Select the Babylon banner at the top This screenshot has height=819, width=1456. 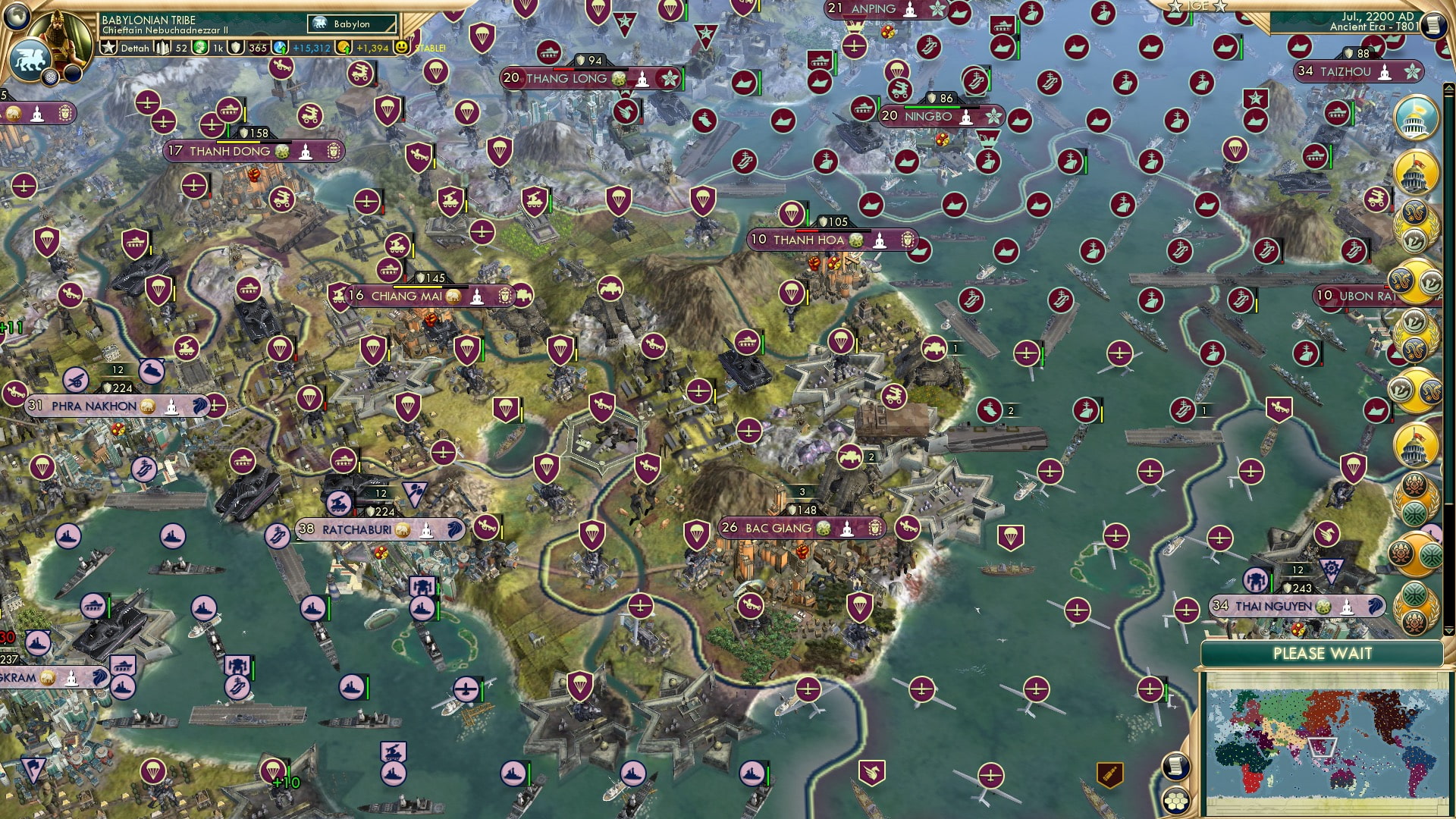click(351, 24)
